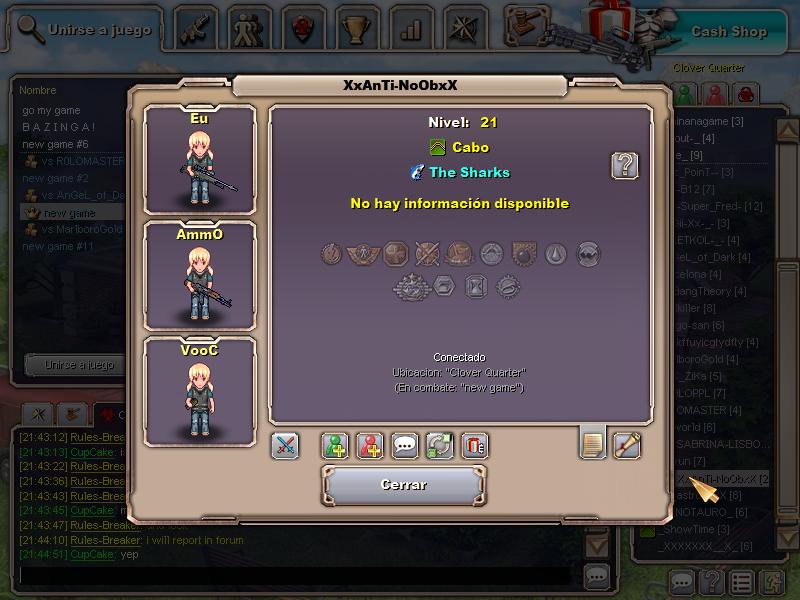Choose the AmmO character portrait

199,274
